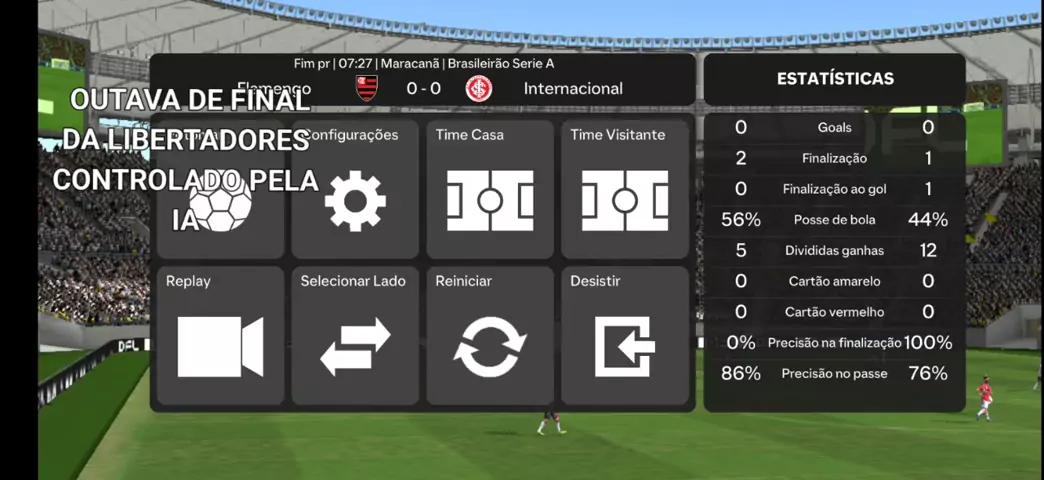Screen dimensions: 1044x480
Task: Open the Configurações settings tile
Action: click(355, 191)
